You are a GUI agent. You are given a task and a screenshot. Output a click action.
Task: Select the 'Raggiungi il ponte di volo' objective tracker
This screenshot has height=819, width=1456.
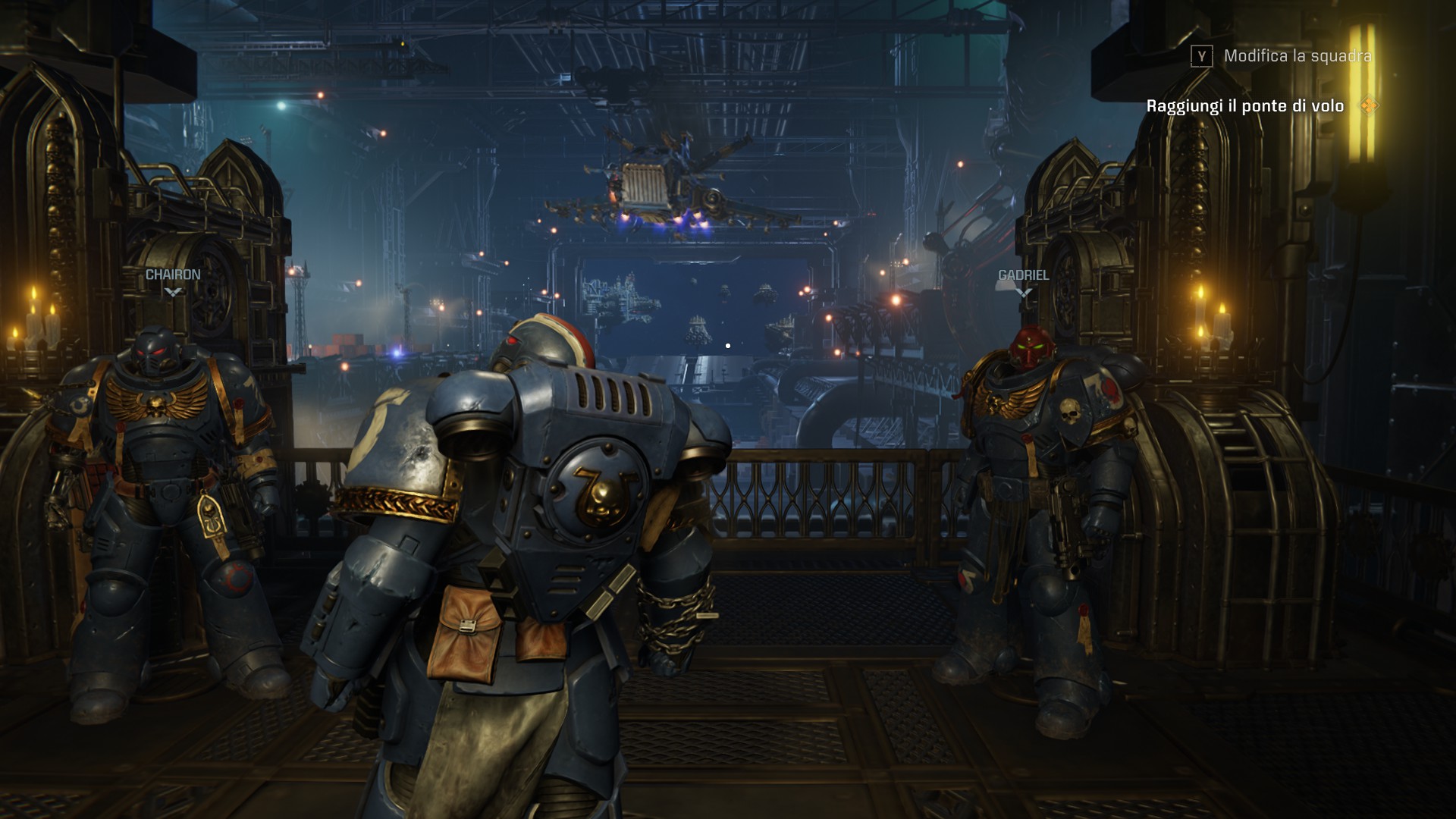[1244, 106]
